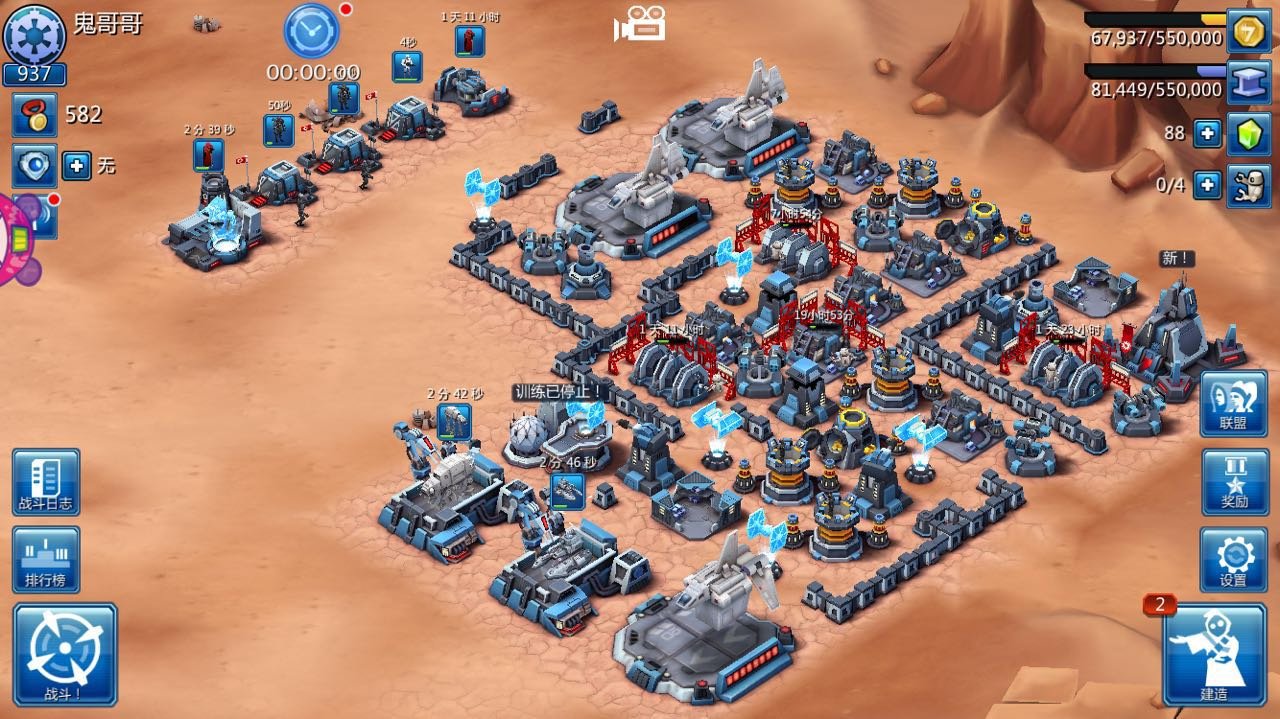
Task: Tap the video camera replay icon
Action: pos(640,24)
